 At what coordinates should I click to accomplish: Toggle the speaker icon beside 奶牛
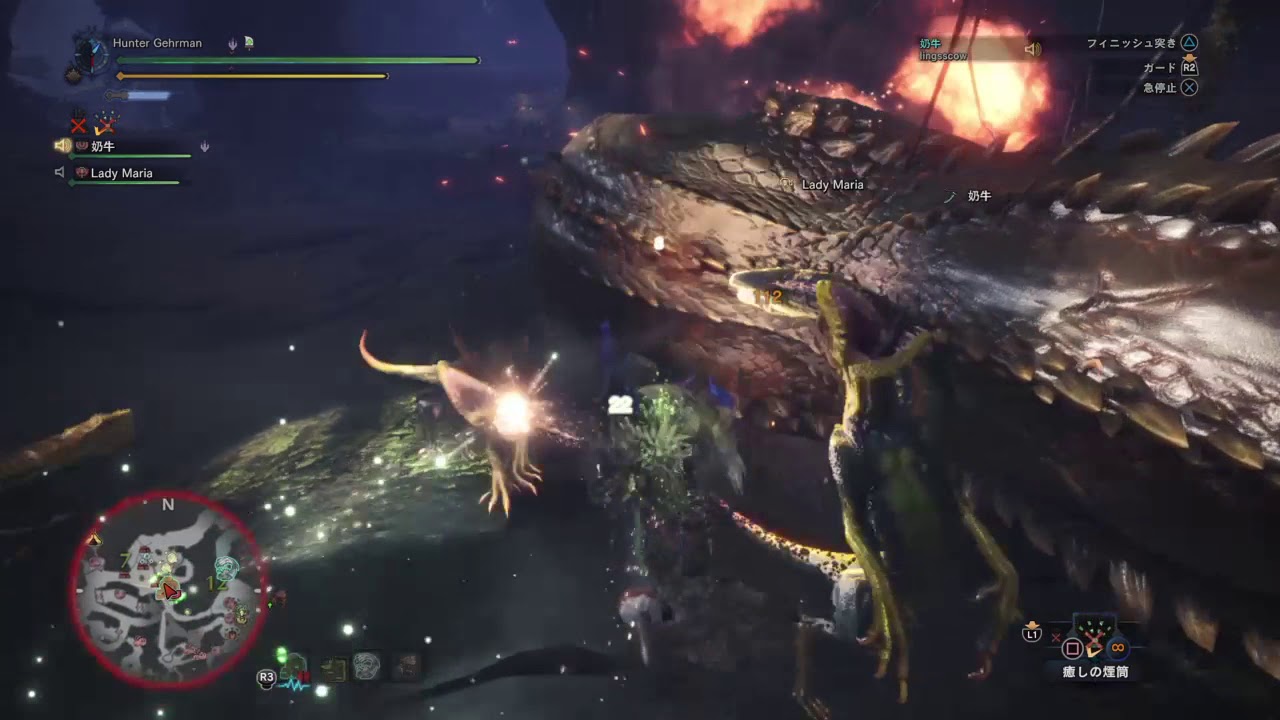click(x=62, y=146)
